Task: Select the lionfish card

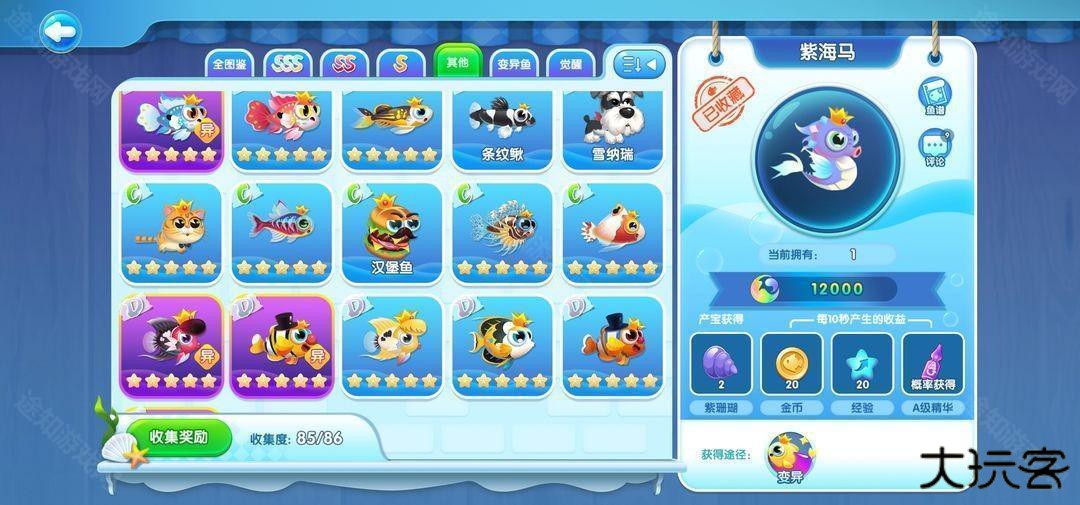Action: [502, 232]
